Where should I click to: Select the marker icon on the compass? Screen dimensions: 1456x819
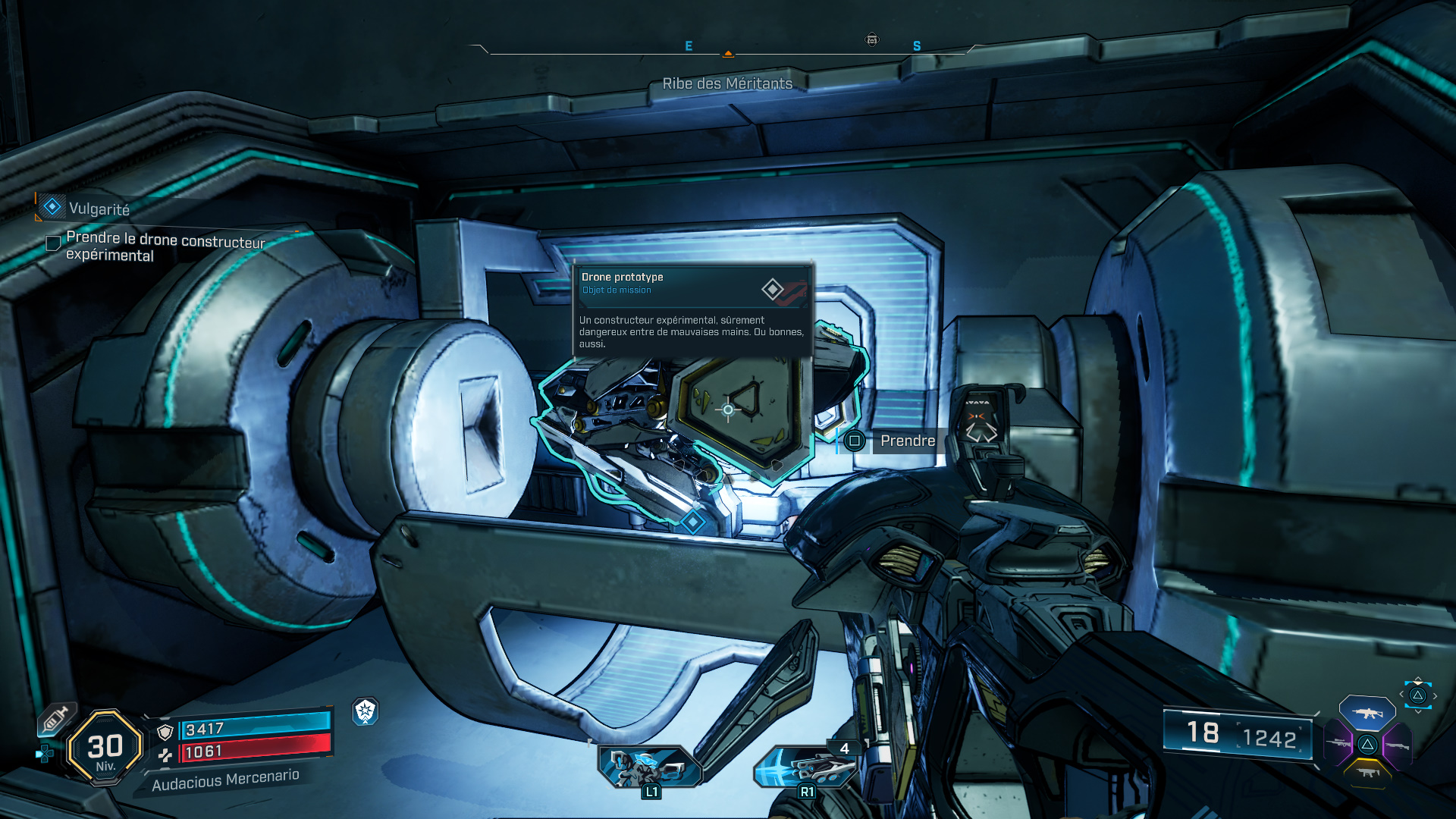pyautogui.click(x=872, y=40)
